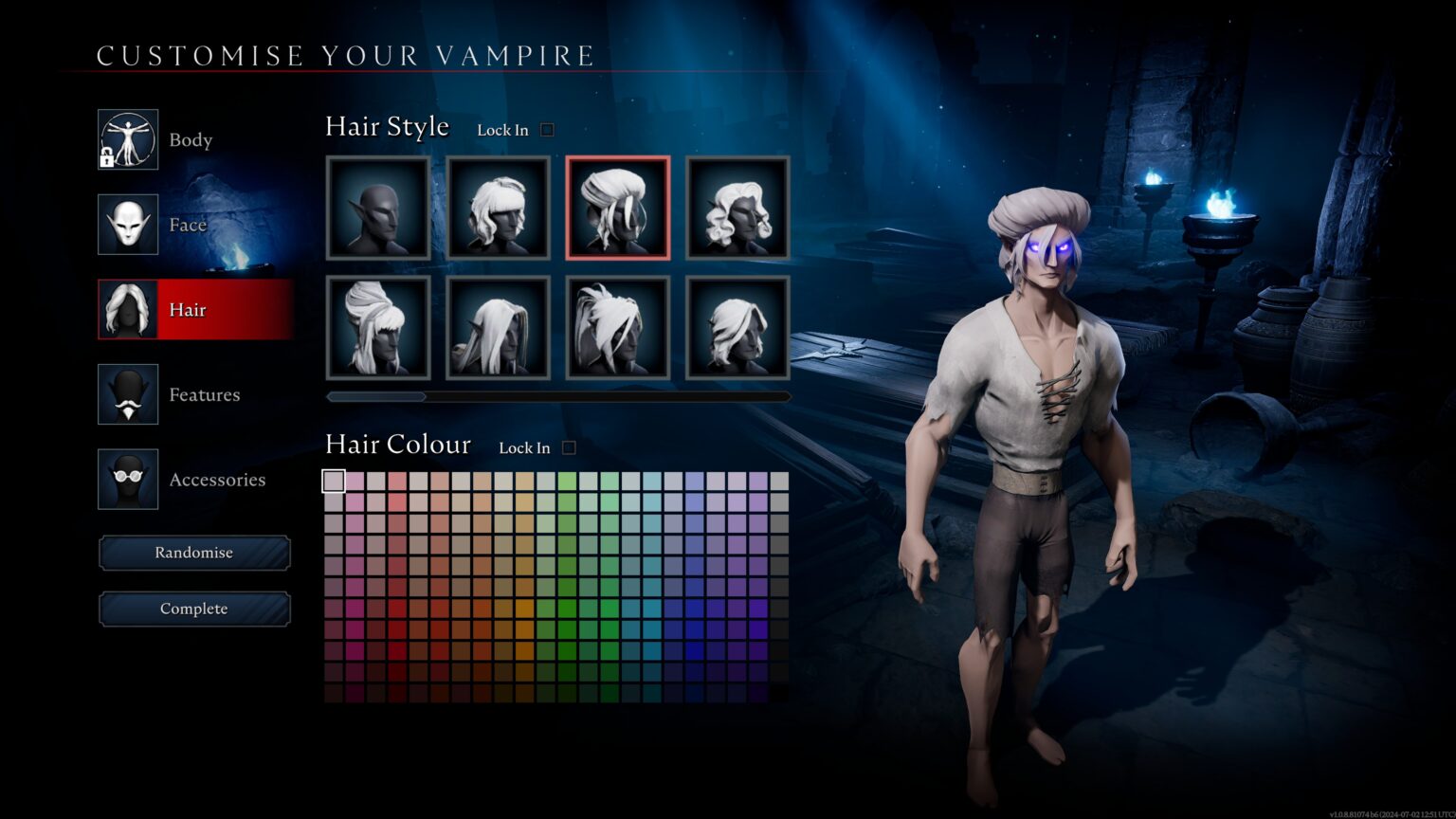Toggle the Hair Style Lock In checkbox
The width and height of the screenshot is (1456, 819).
pyautogui.click(x=547, y=130)
